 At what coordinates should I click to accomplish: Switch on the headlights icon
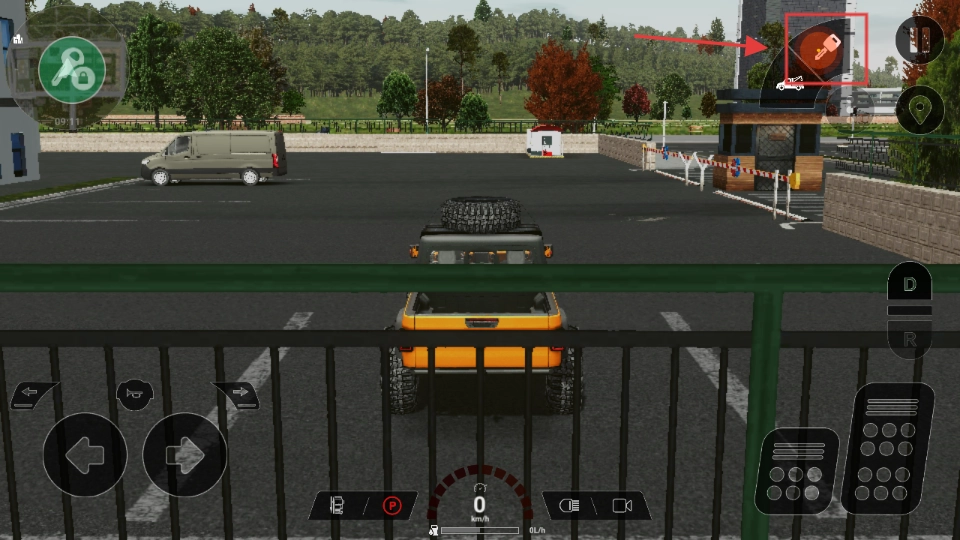pyautogui.click(x=568, y=506)
